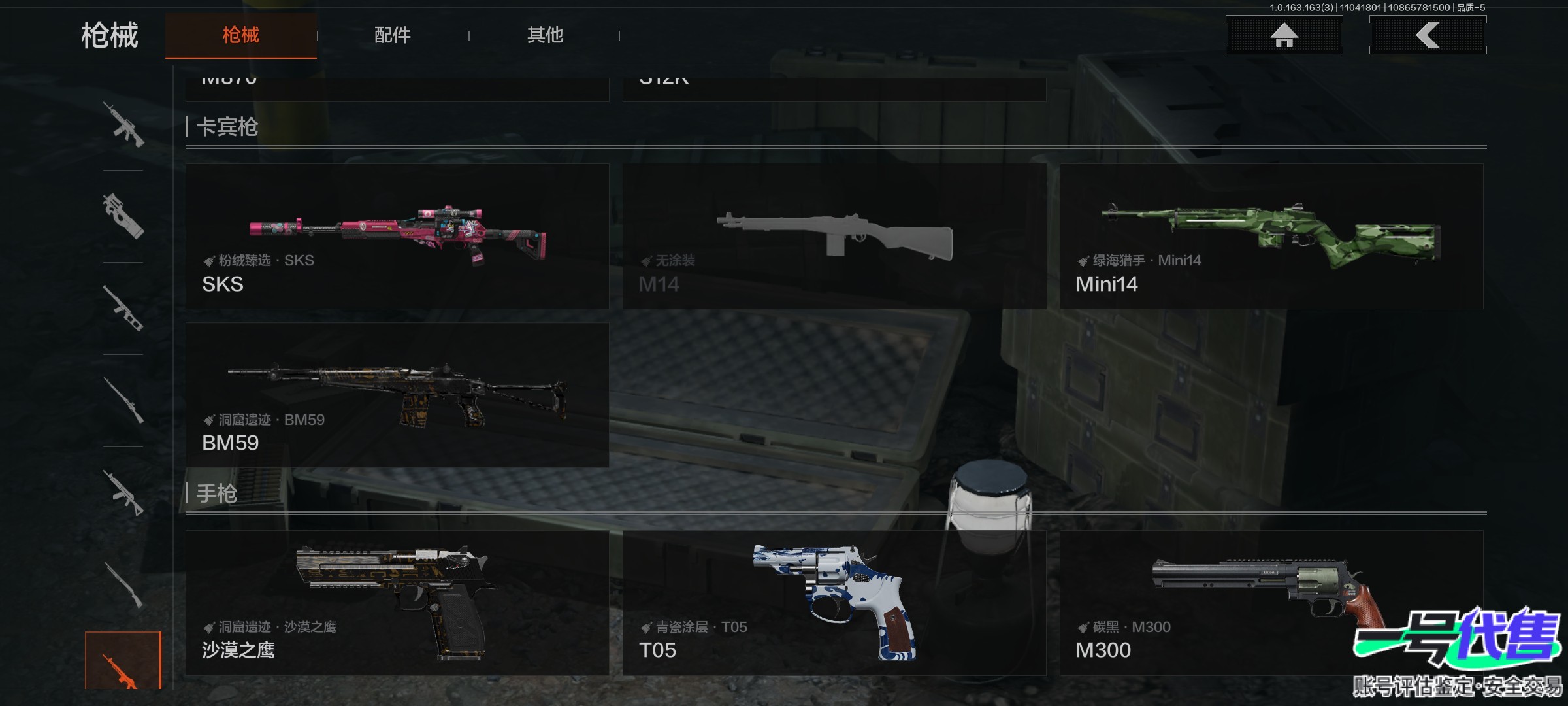Choose the 沙漠之鹰 pistol card
Image resolution: width=1568 pixels, height=706 pixels.
[397, 603]
